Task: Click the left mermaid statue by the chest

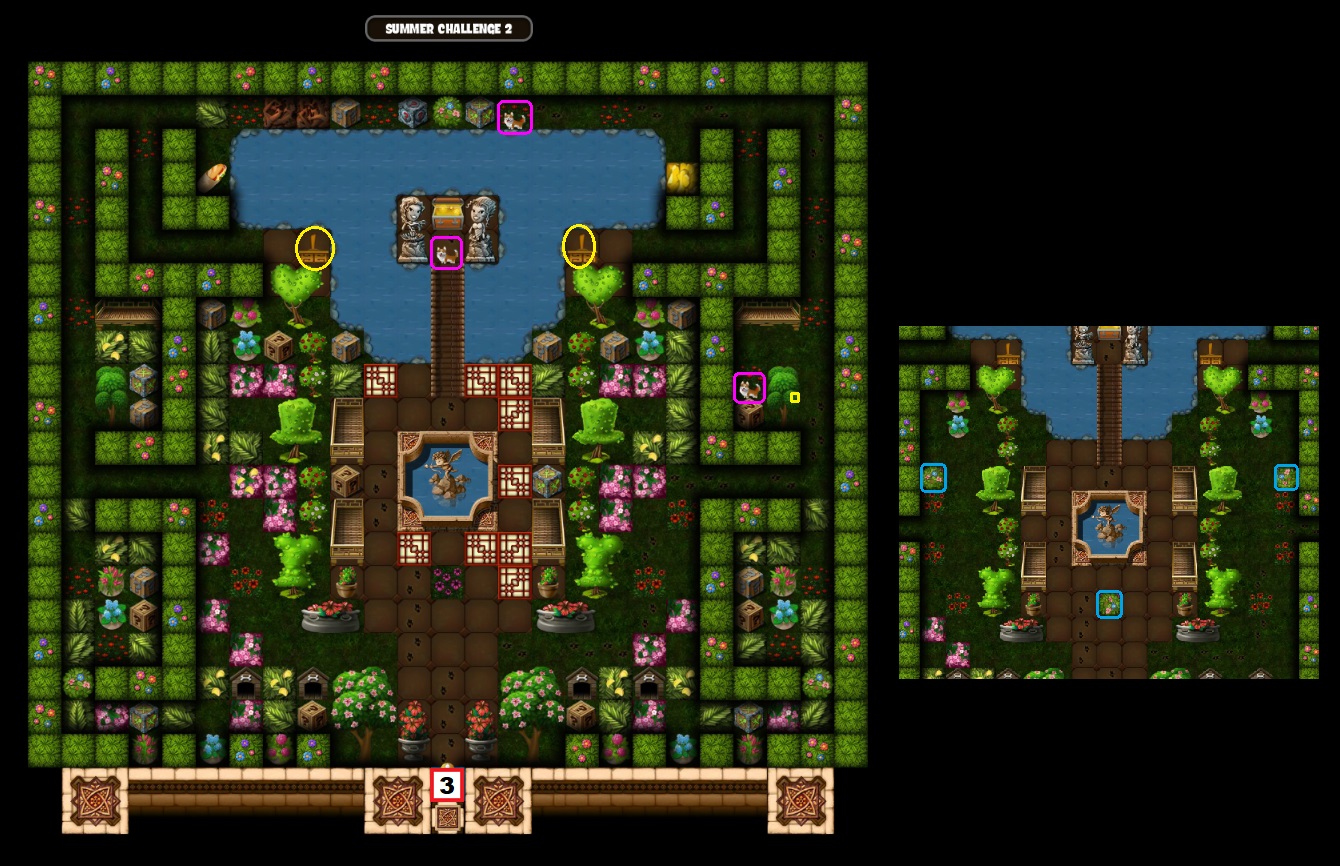Action: (412, 223)
